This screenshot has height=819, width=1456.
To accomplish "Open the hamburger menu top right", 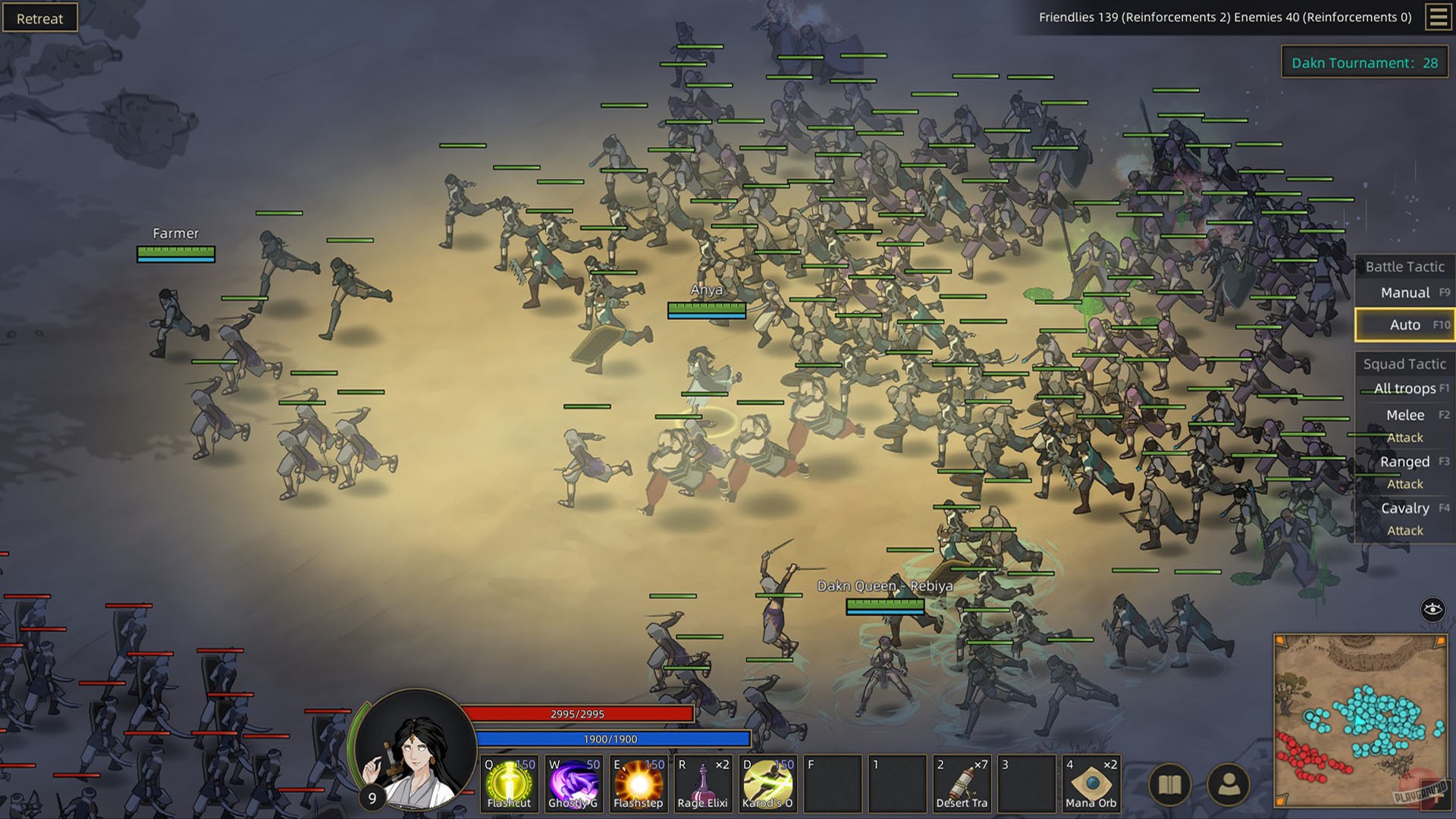I will (x=1439, y=17).
